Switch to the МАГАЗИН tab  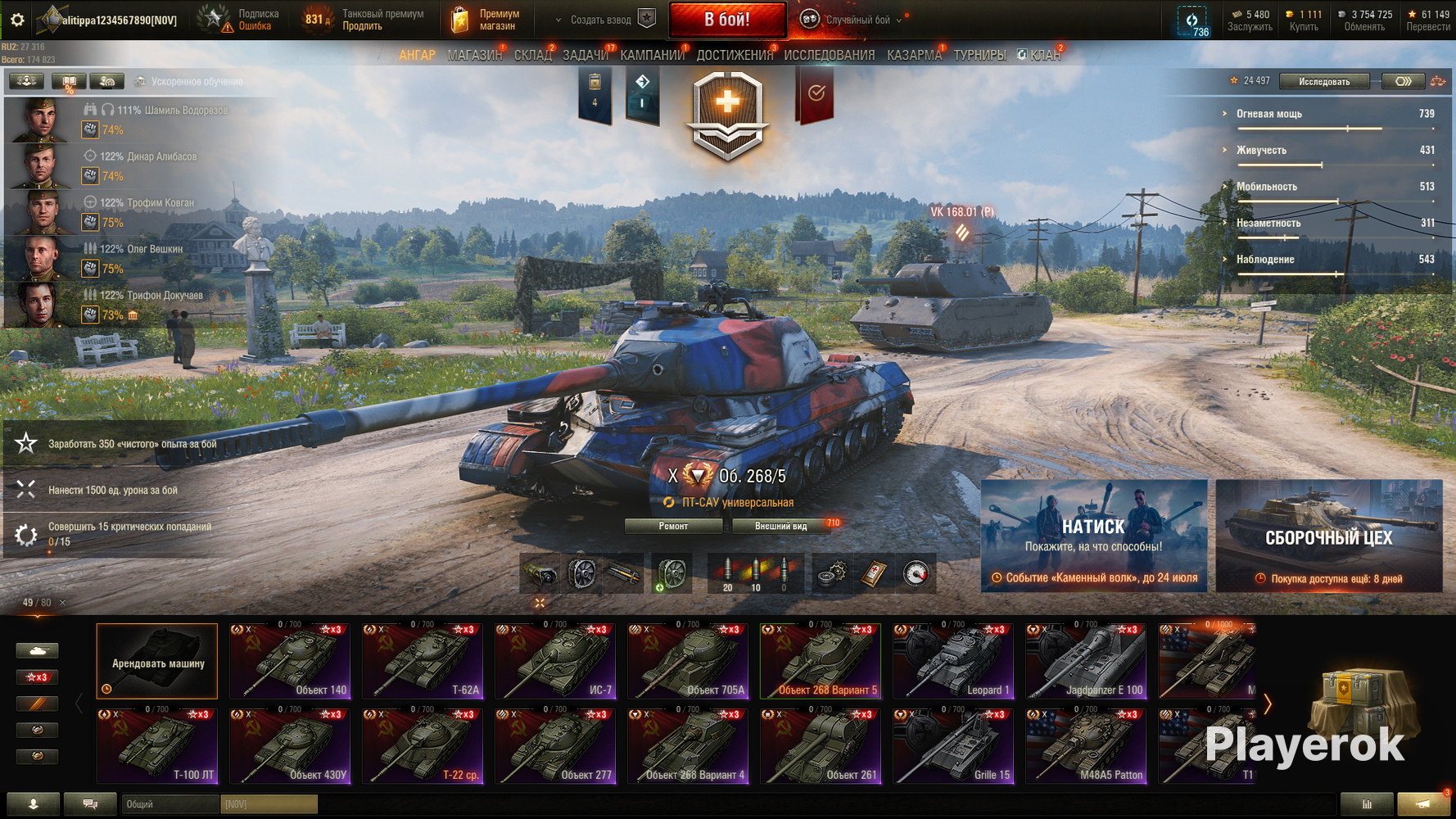[474, 55]
